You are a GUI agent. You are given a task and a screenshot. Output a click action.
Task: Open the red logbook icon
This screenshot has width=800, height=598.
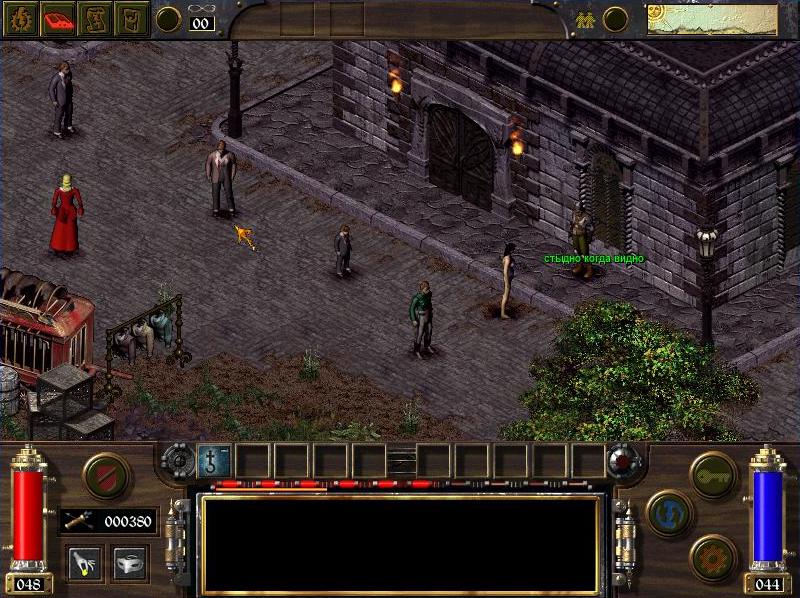pos(57,19)
